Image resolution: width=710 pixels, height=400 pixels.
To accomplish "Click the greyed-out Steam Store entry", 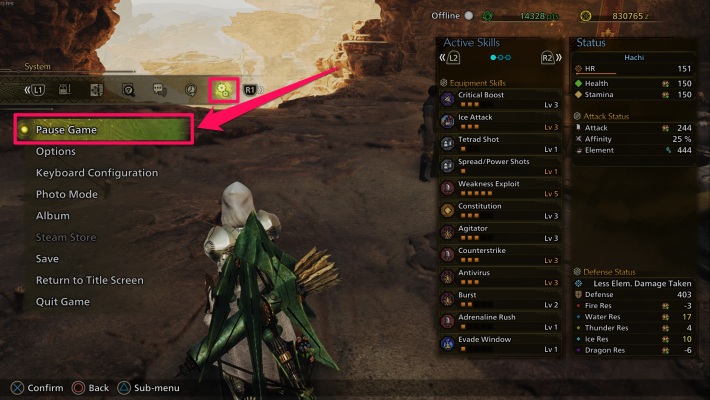I will [x=67, y=237].
